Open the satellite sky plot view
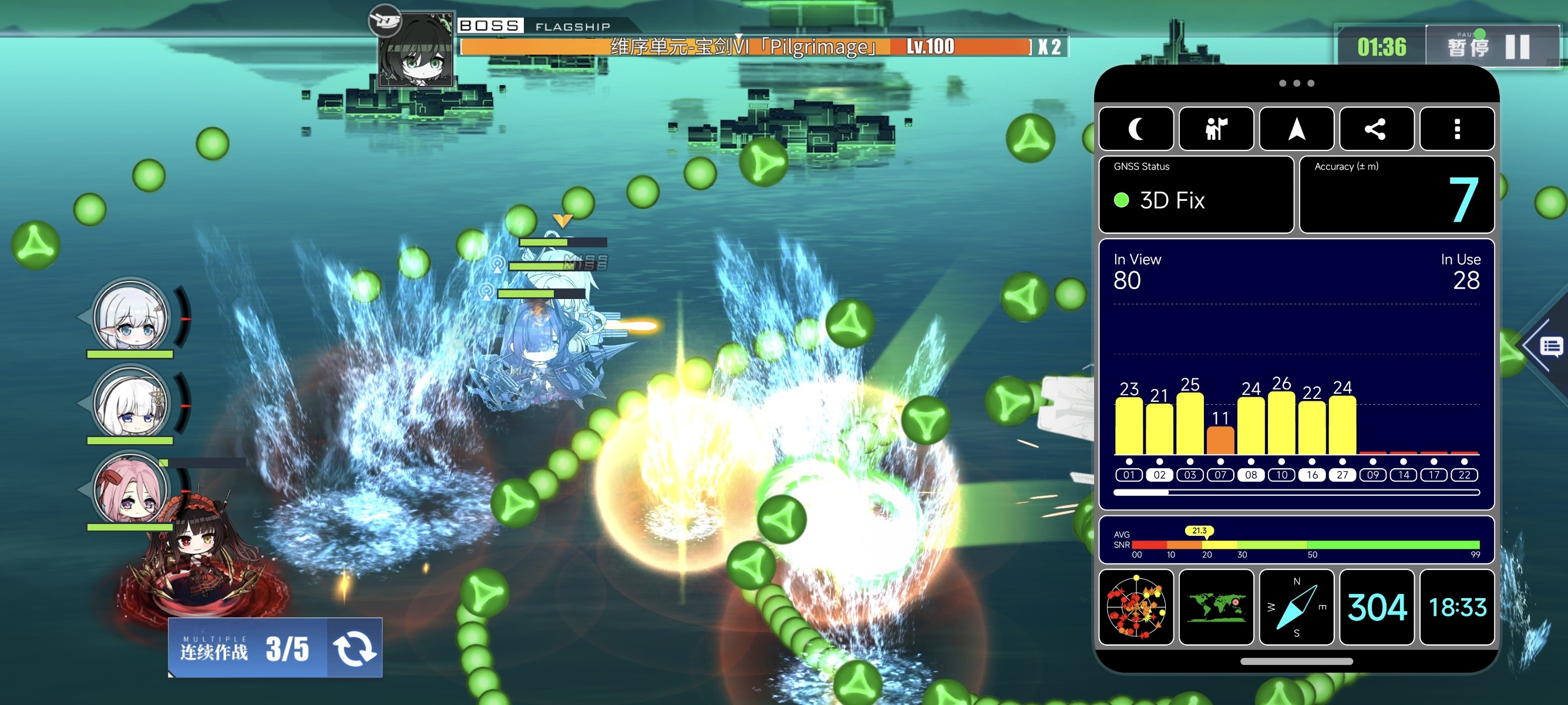Image resolution: width=1568 pixels, height=705 pixels. point(1136,607)
